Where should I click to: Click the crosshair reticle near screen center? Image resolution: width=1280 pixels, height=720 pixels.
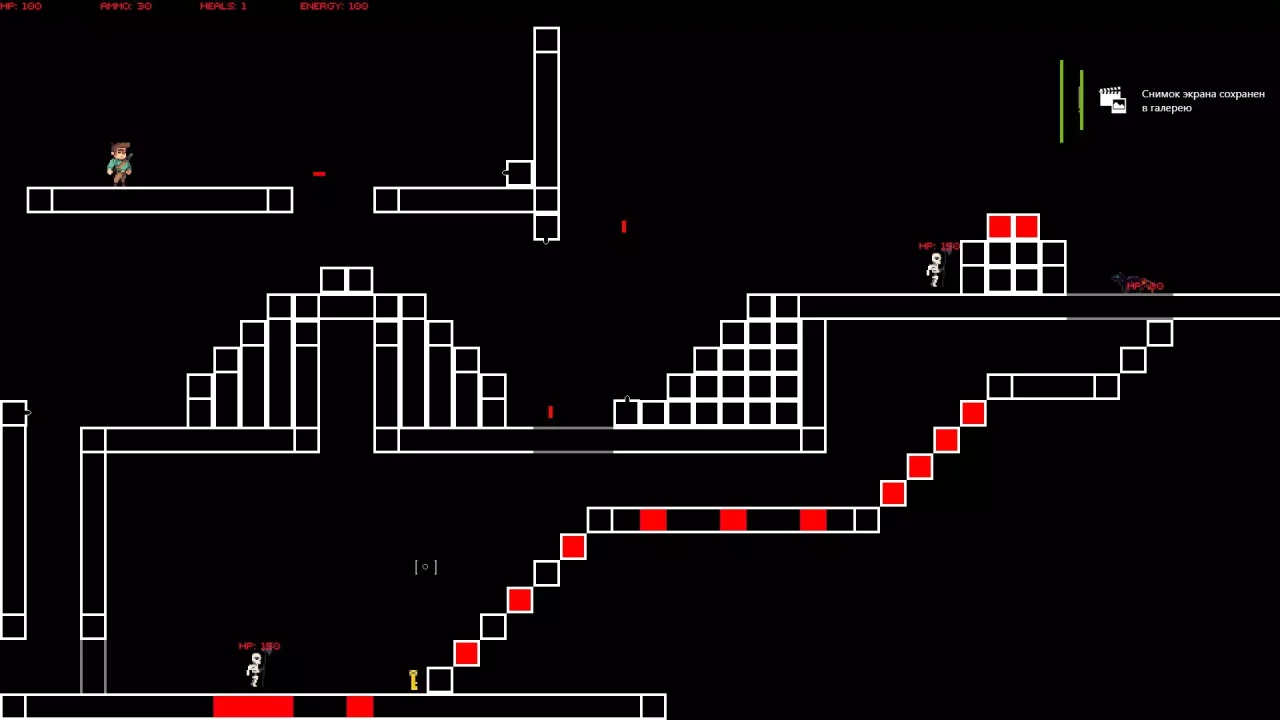pyautogui.click(x=425, y=567)
